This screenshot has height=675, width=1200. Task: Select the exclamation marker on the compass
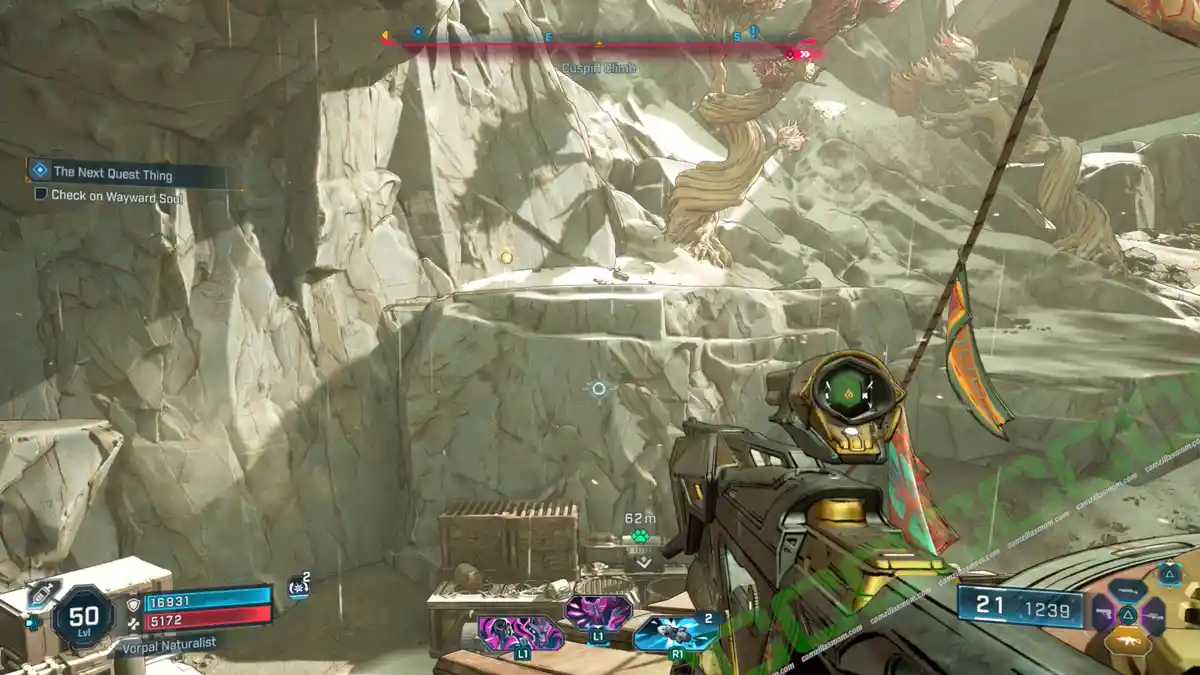(x=754, y=32)
